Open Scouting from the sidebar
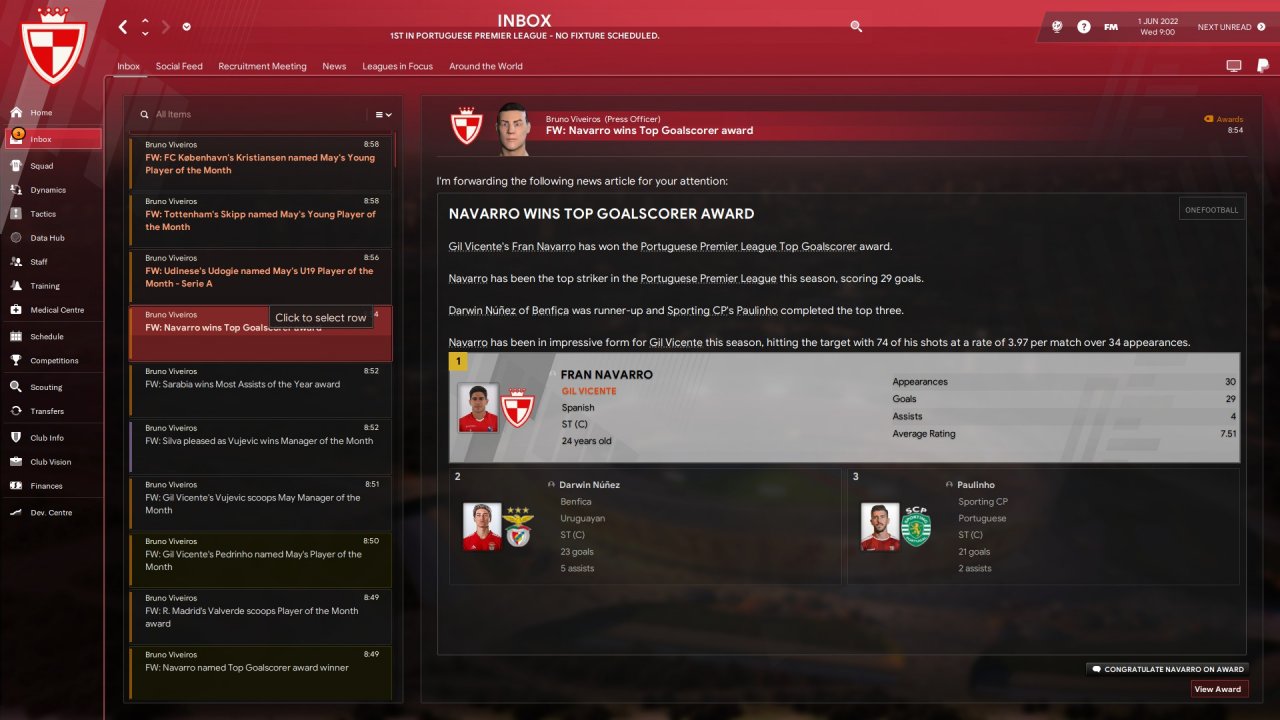 pos(46,387)
